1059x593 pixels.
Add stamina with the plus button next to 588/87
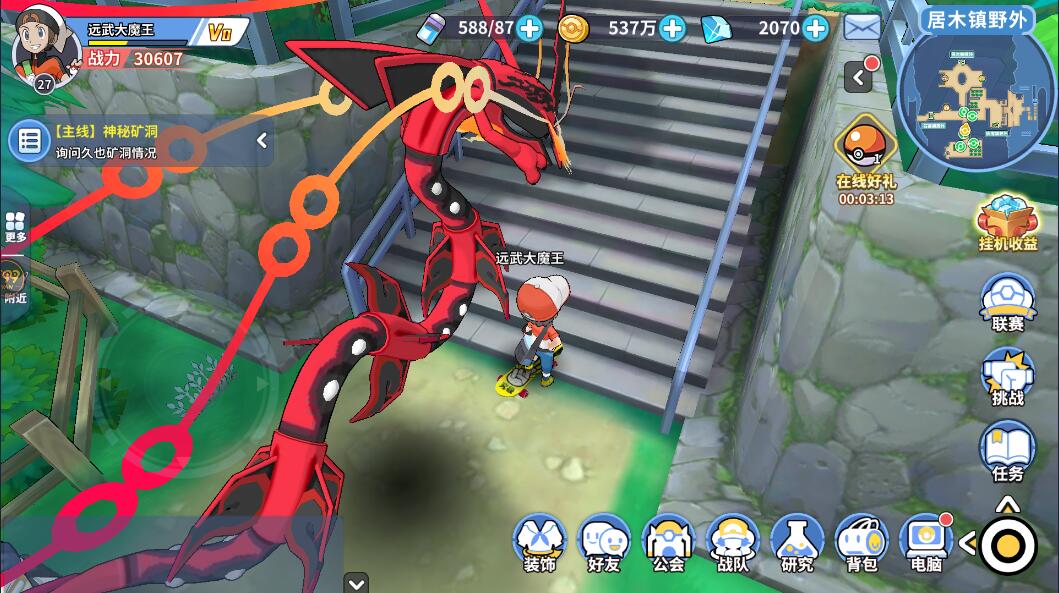tap(530, 28)
